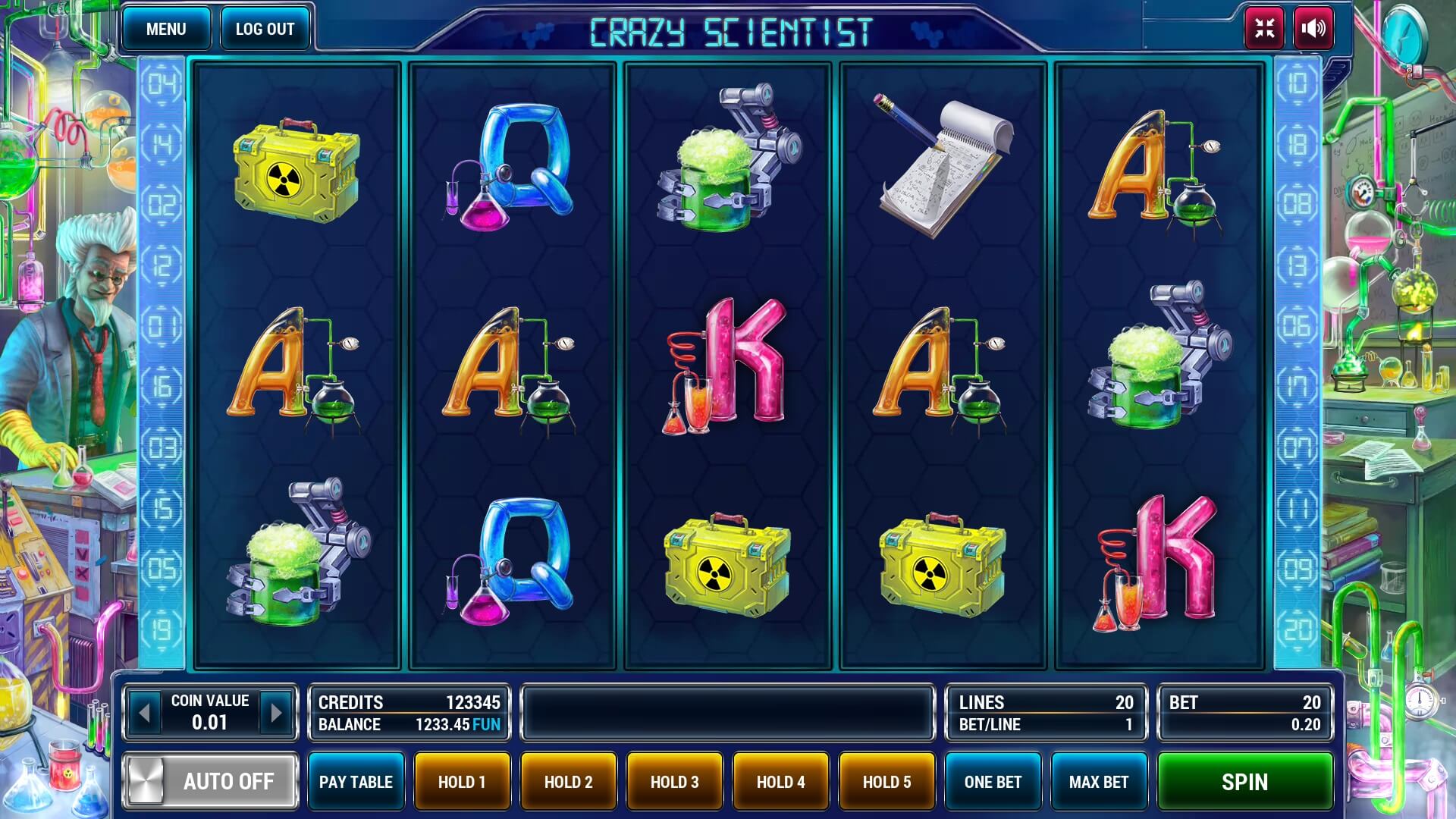Add one bet with ONE BET
The height and width of the screenshot is (819, 1456).
coord(993,781)
